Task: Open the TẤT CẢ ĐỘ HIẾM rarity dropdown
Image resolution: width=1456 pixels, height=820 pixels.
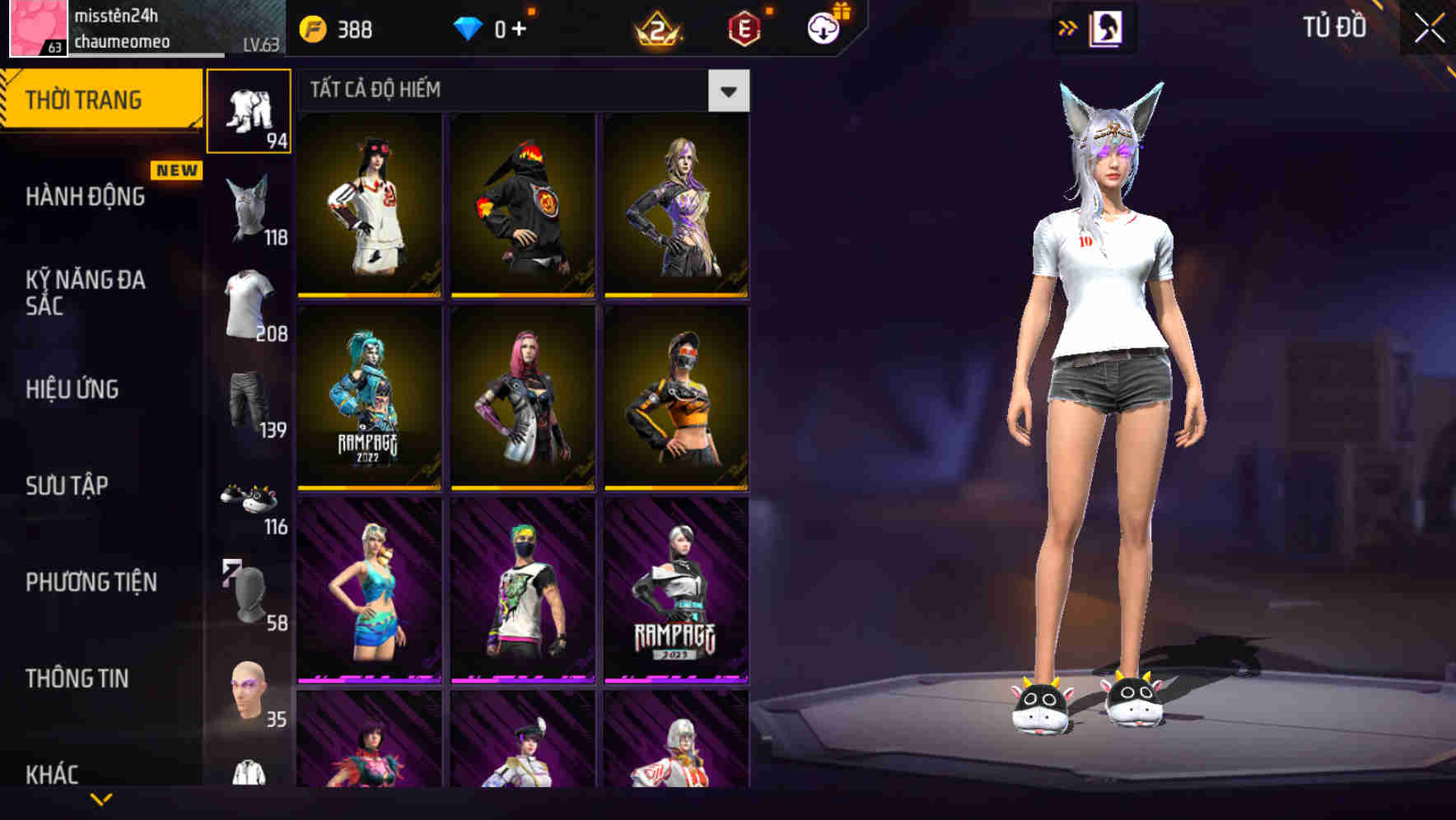Action: [726, 91]
